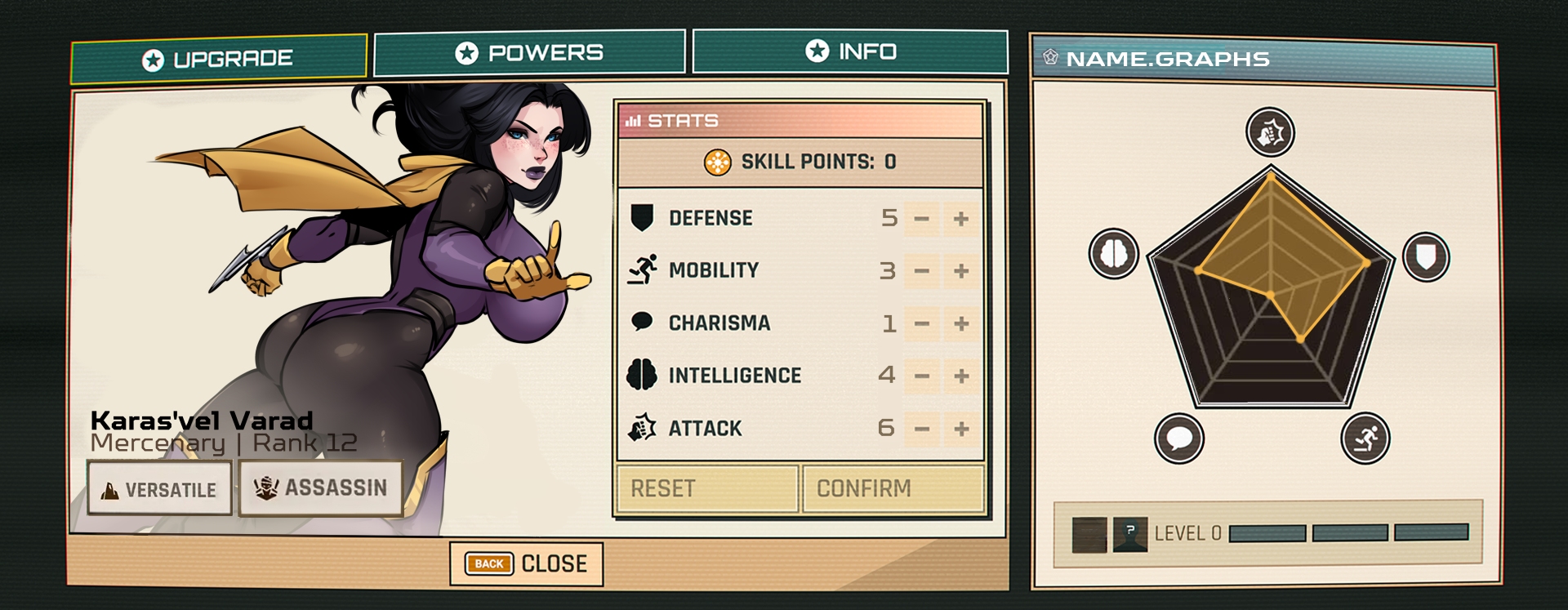
Task: Click the shield icon on the radar graph
Action: click(x=1426, y=256)
